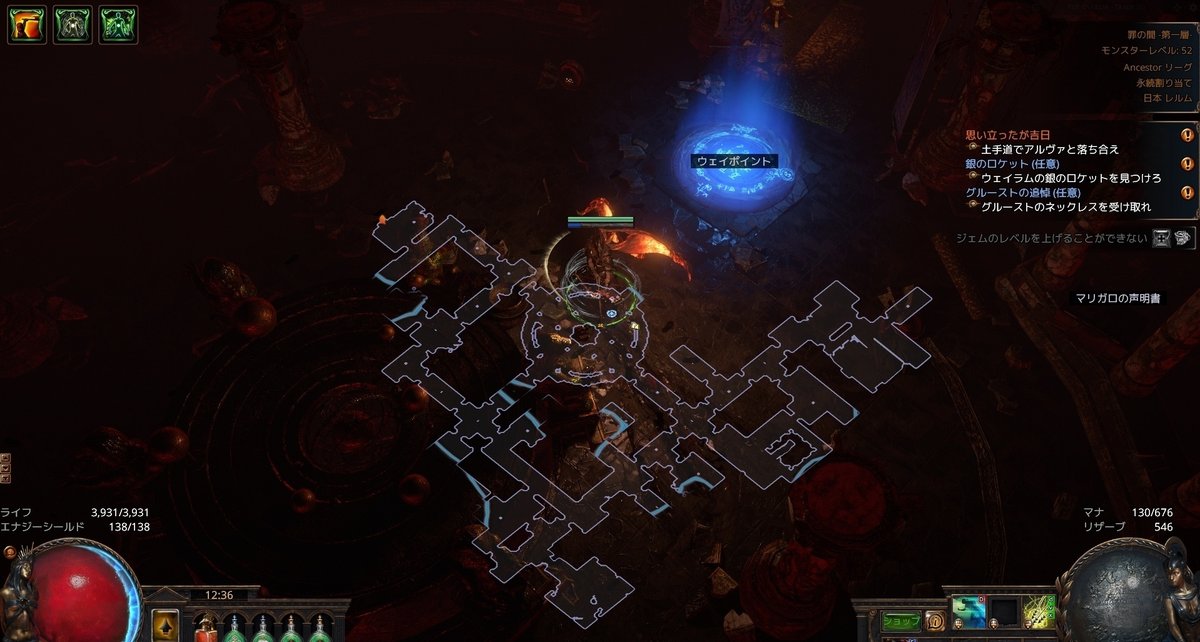Click the gem level-up plus button
The image size is (1200, 642).
point(1161,238)
